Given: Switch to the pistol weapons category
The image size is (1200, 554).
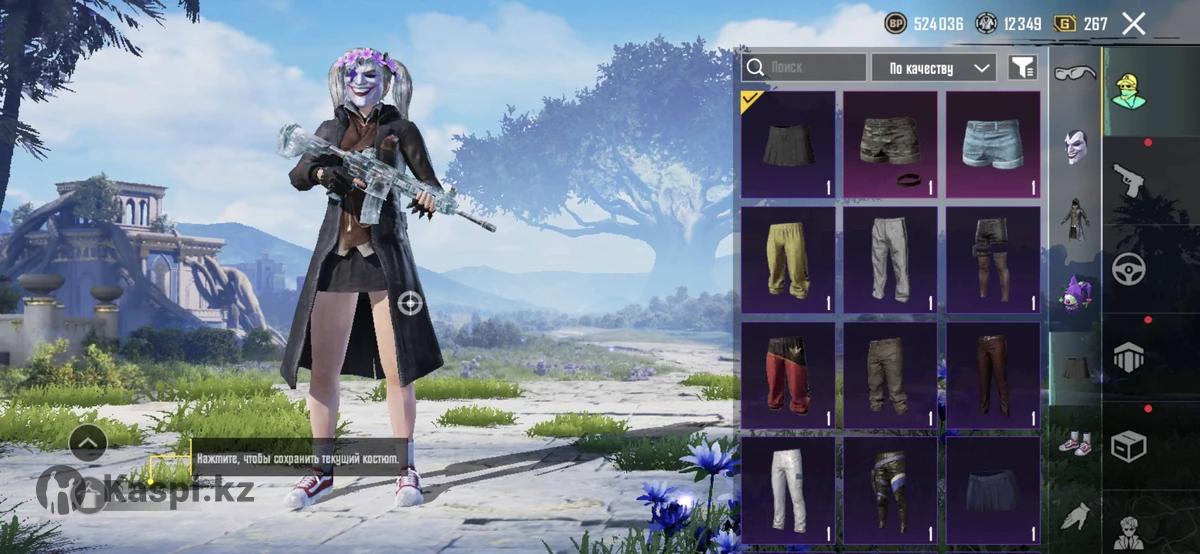Looking at the screenshot, I should 1129,183.
